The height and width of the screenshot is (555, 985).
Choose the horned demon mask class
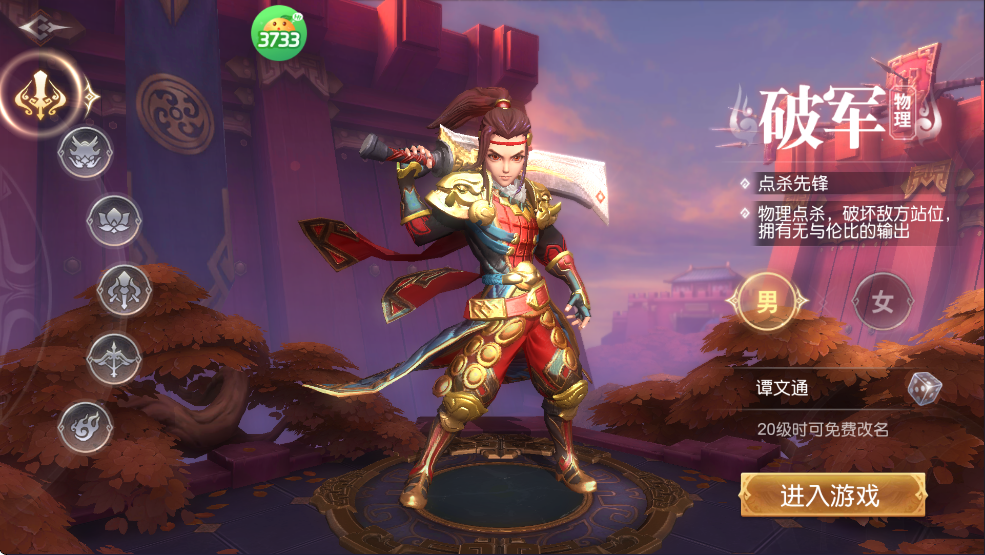point(85,153)
